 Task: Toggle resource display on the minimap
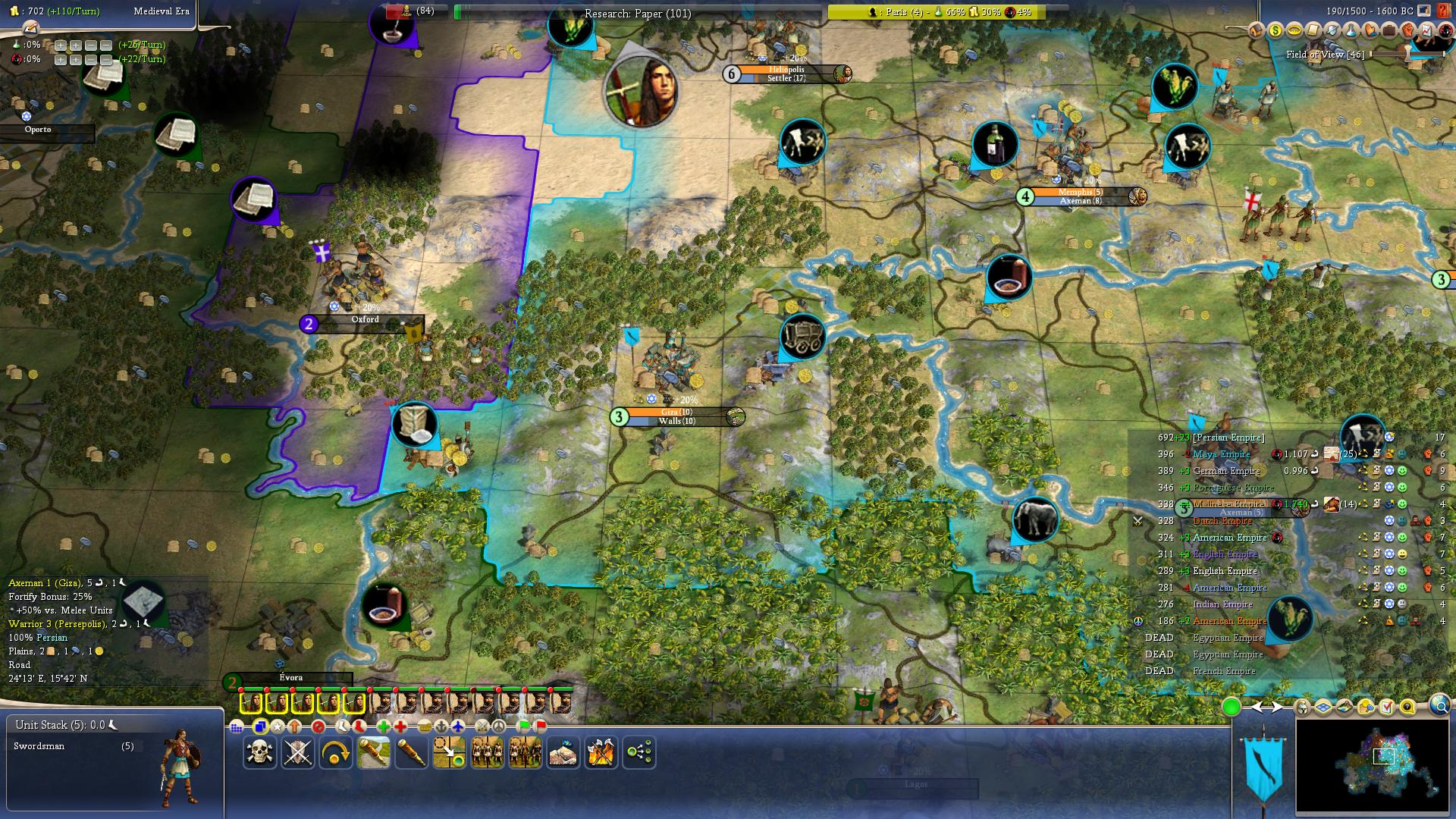pos(1366,708)
